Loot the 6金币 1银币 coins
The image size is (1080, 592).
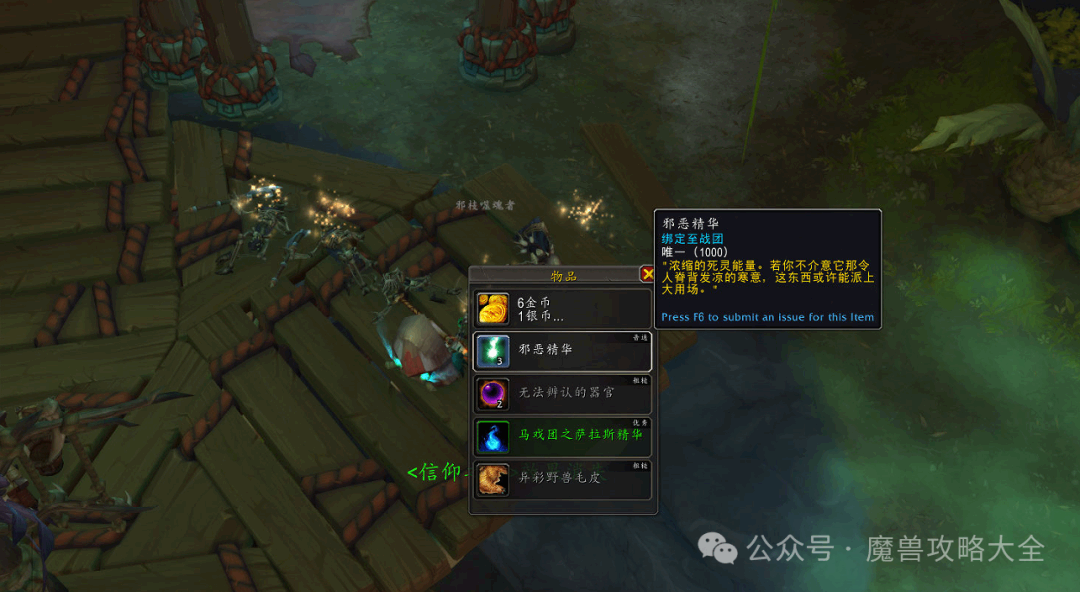[x=562, y=308]
